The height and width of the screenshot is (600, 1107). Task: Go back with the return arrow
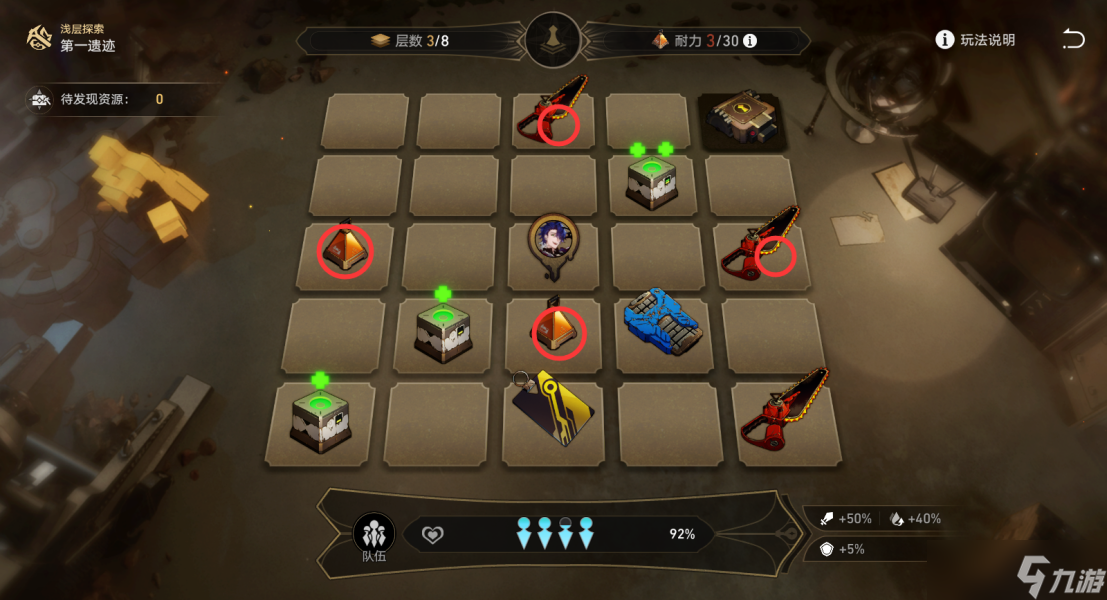click(1072, 40)
